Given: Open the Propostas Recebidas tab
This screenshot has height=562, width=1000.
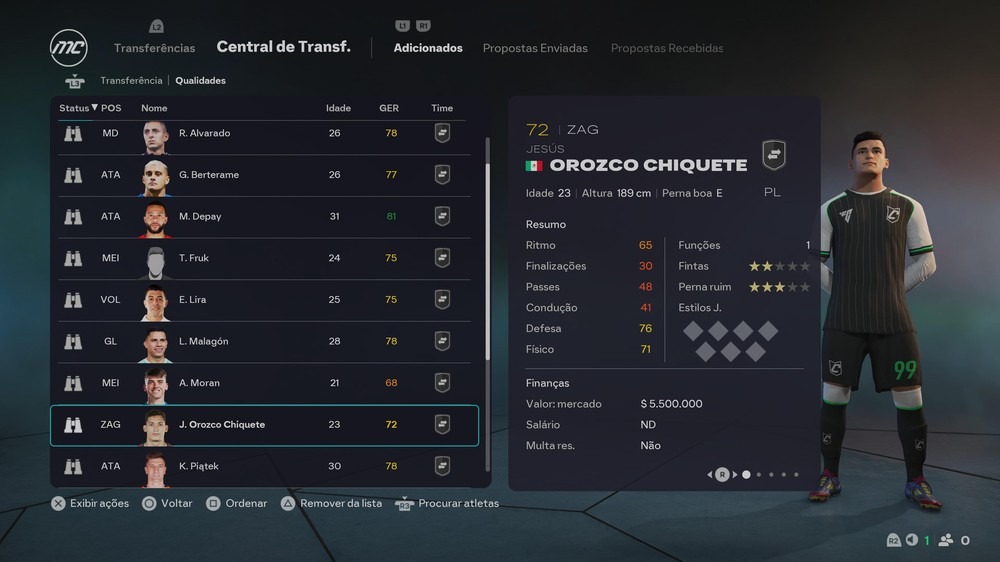Looking at the screenshot, I should (667, 48).
